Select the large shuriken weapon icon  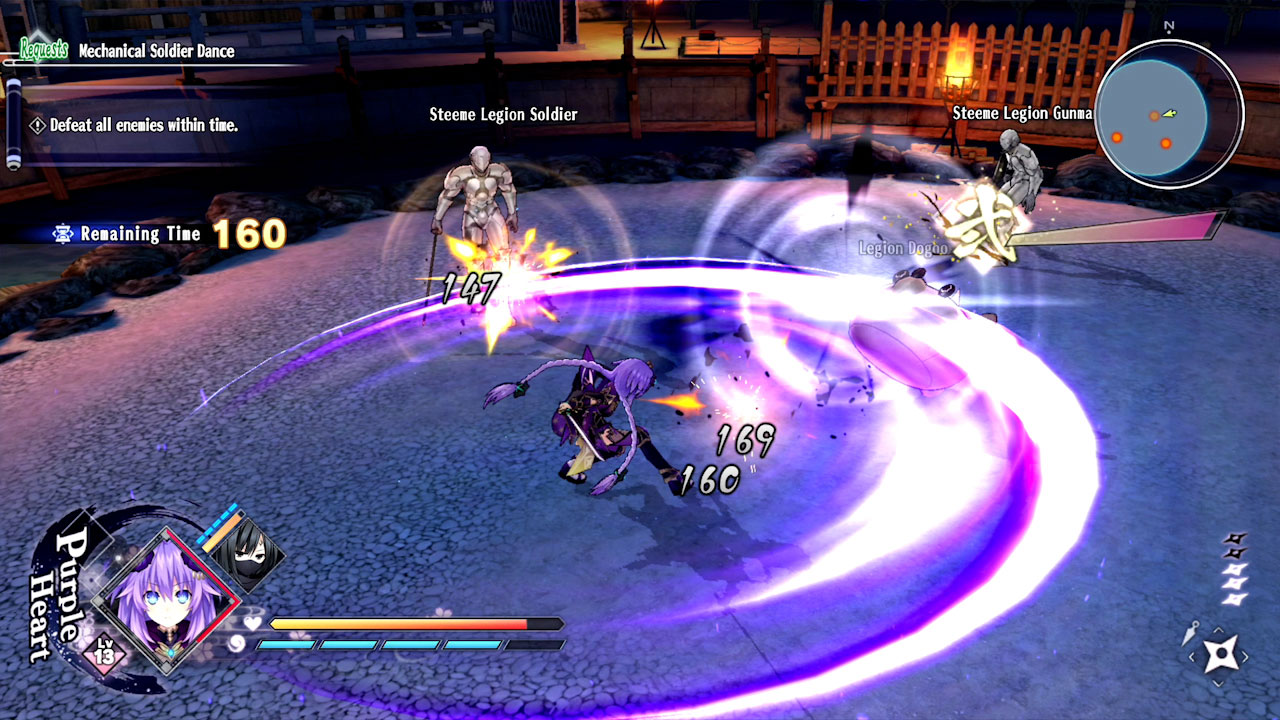click(x=1222, y=652)
